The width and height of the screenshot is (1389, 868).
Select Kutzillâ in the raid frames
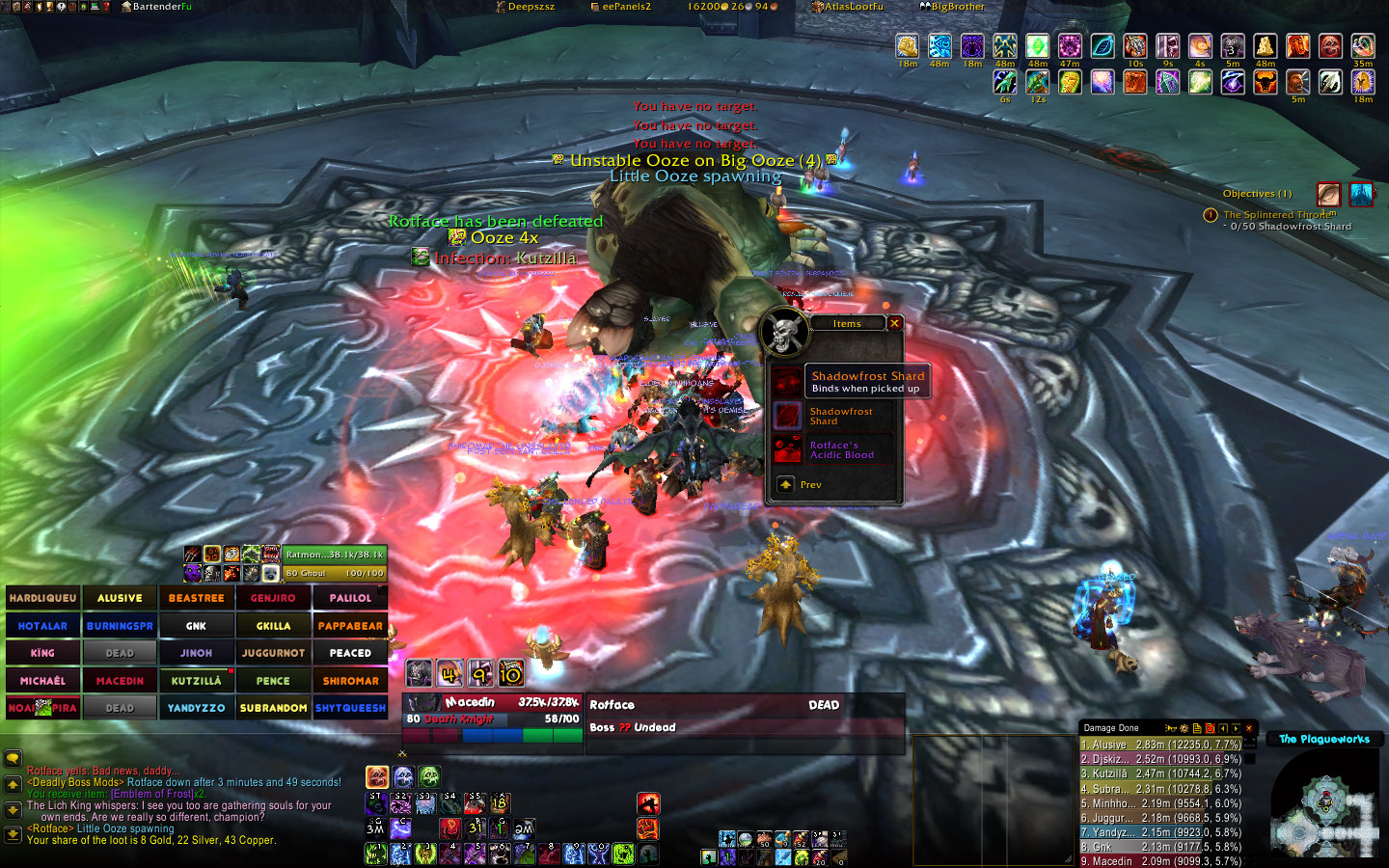click(196, 681)
